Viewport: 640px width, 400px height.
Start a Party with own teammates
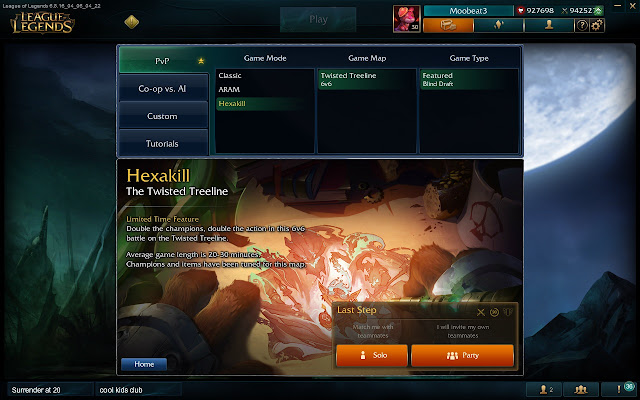[462, 356]
